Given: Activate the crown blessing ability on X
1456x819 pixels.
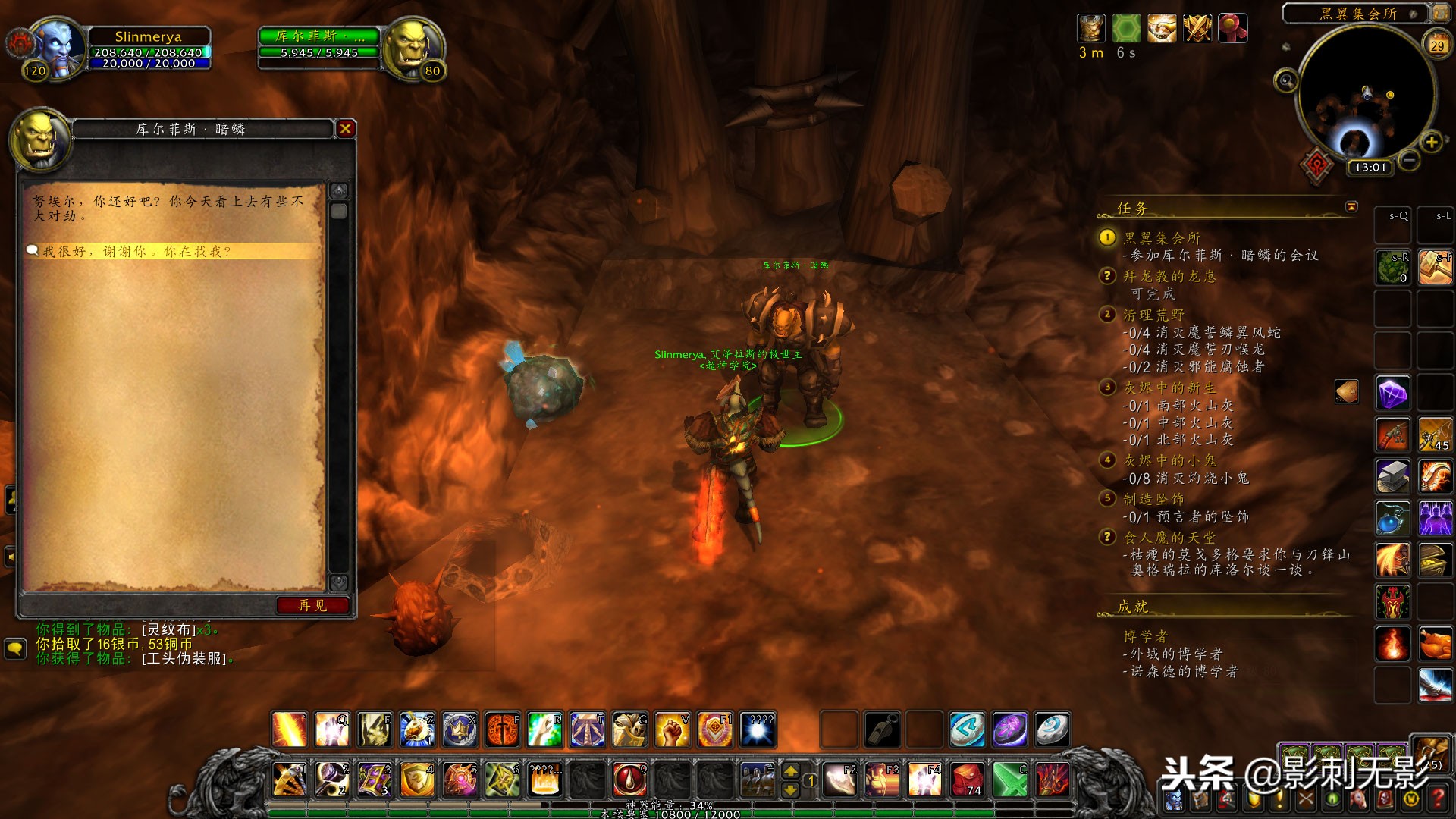Looking at the screenshot, I should (x=460, y=730).
